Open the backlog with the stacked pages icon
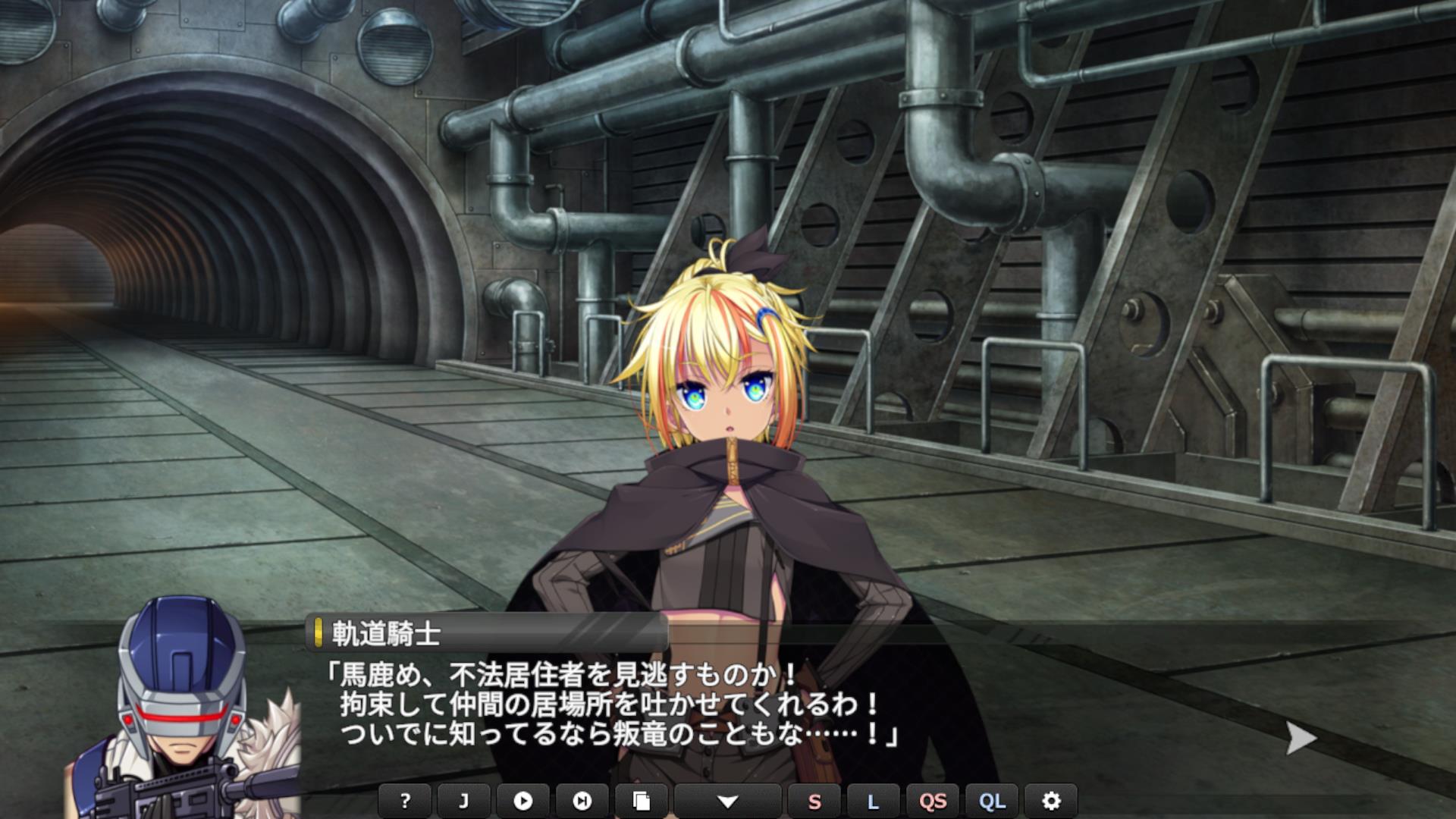The width and height of the screenshot is (1456, 819). coord(641,801)
